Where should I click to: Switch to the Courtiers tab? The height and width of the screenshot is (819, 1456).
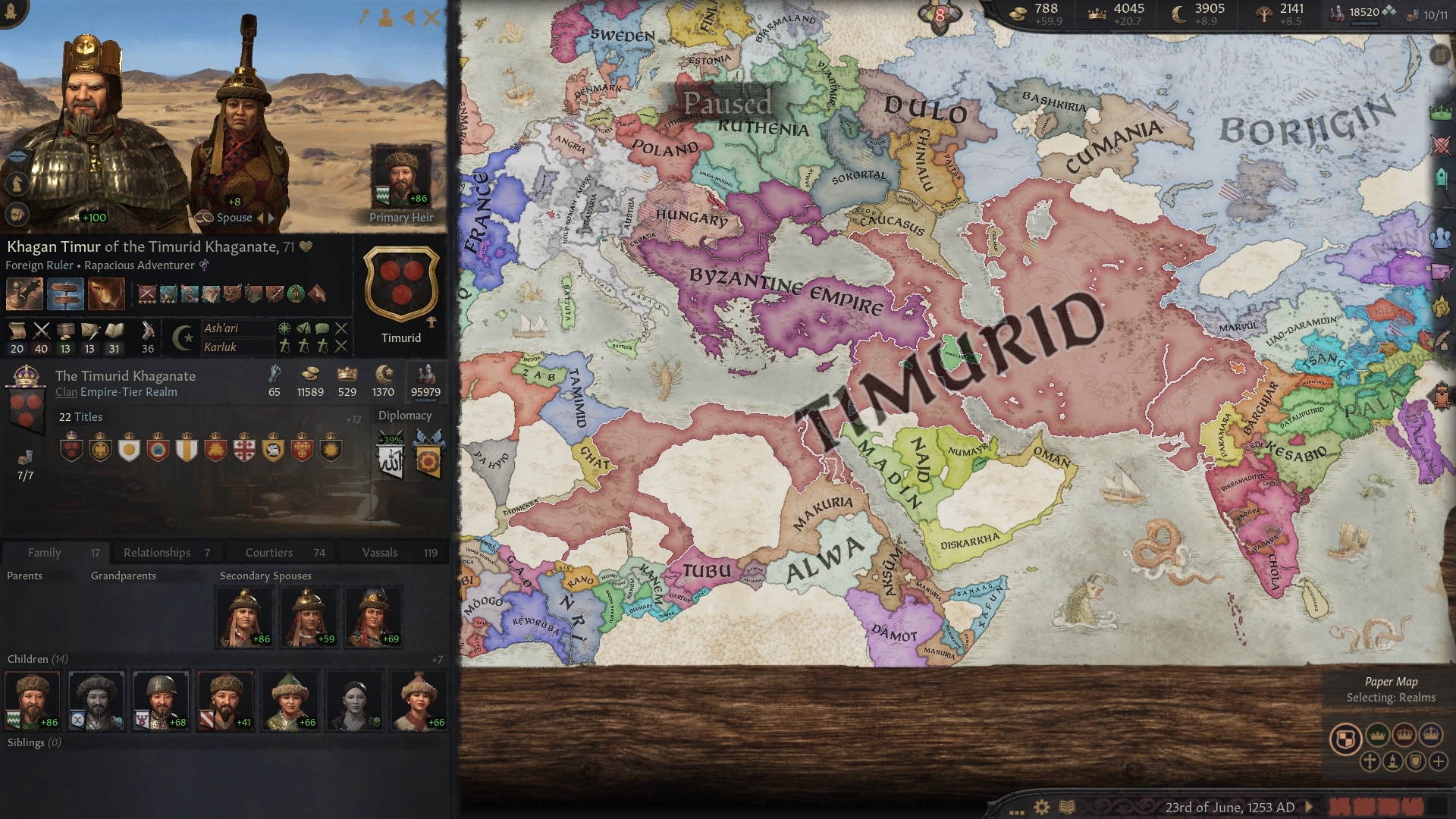[270, 552]
